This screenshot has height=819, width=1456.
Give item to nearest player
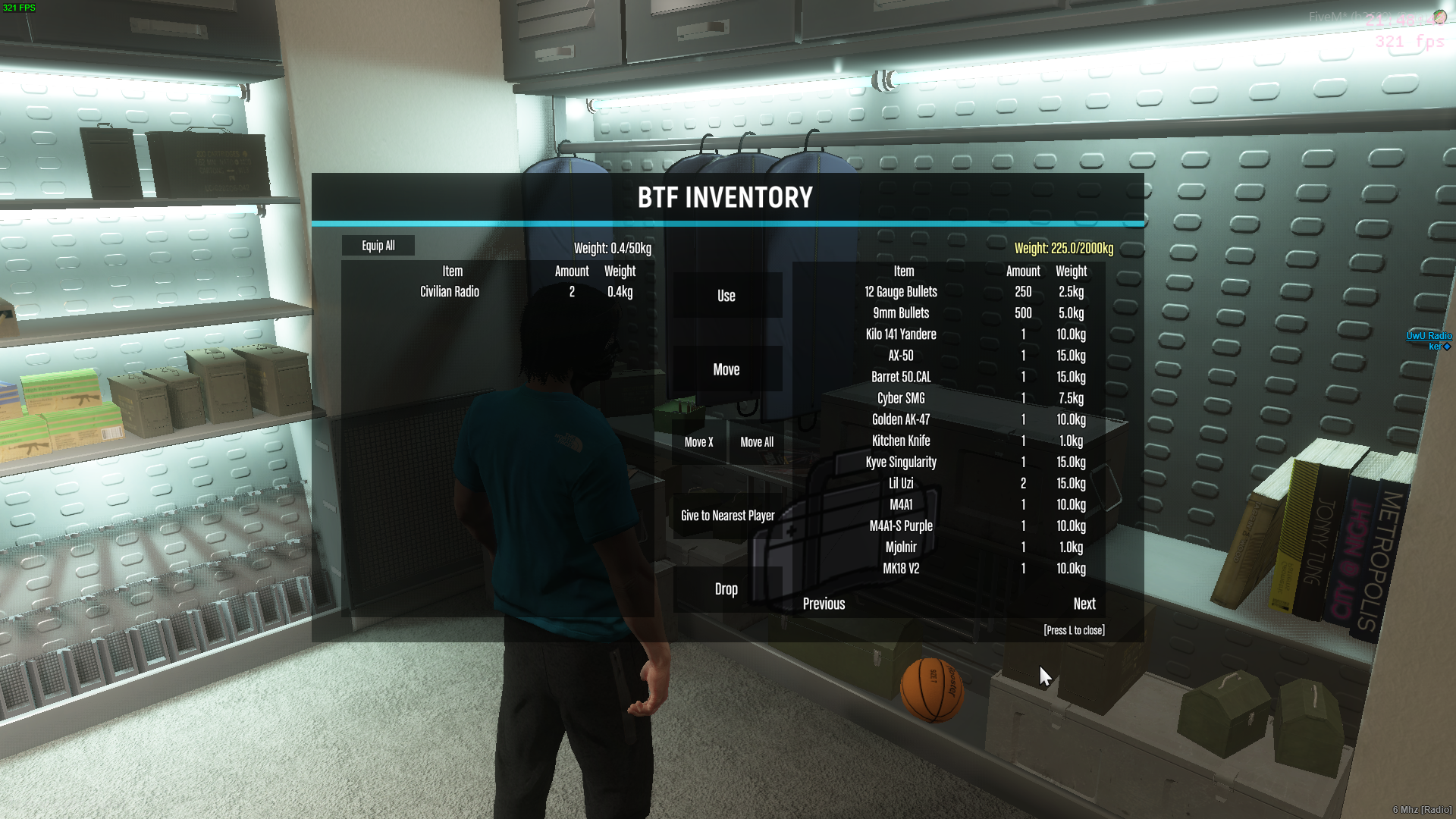(727, 516)
